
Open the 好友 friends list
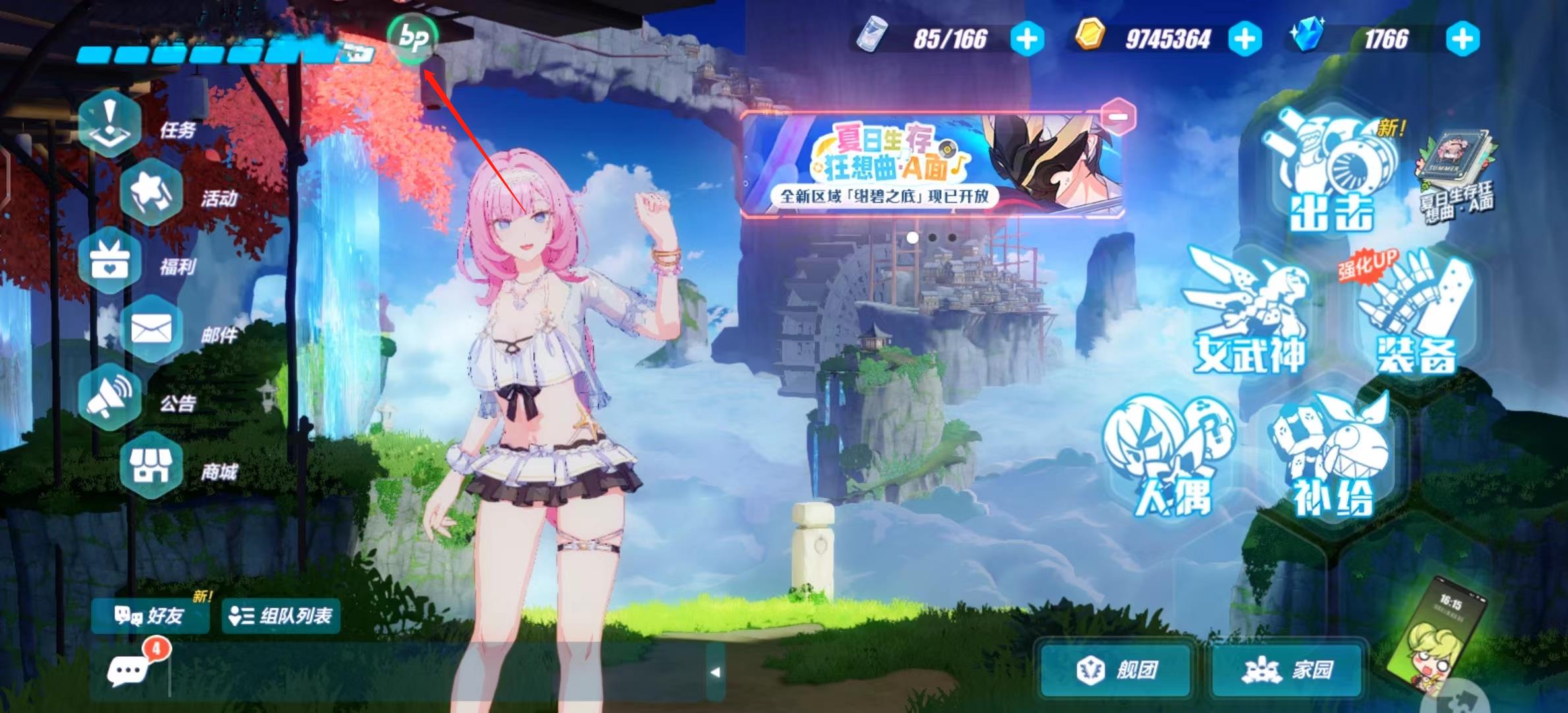(150, 616)
